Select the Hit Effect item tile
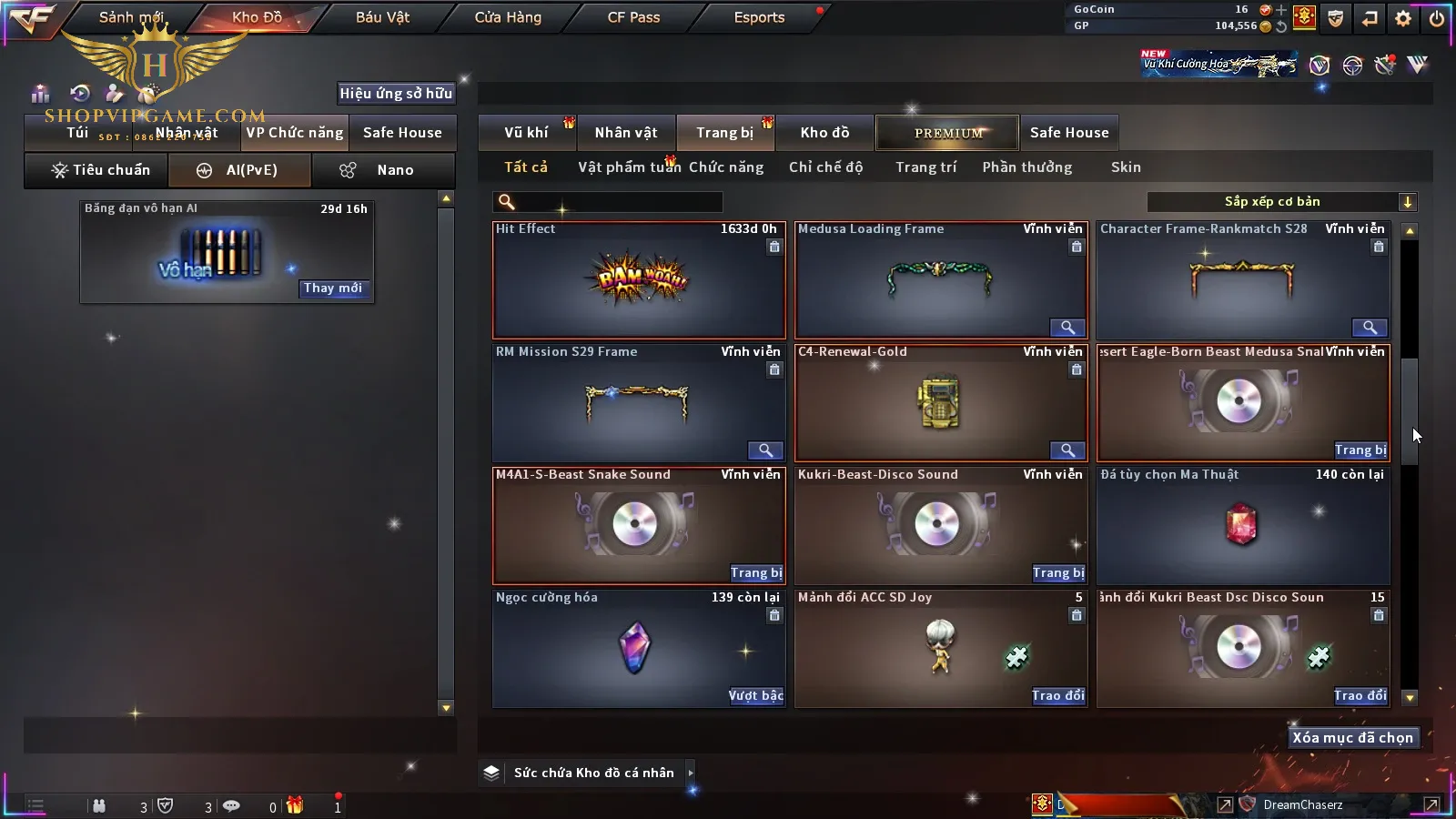The height and width of the screenshot is (819, 1456). coord(639,280)
